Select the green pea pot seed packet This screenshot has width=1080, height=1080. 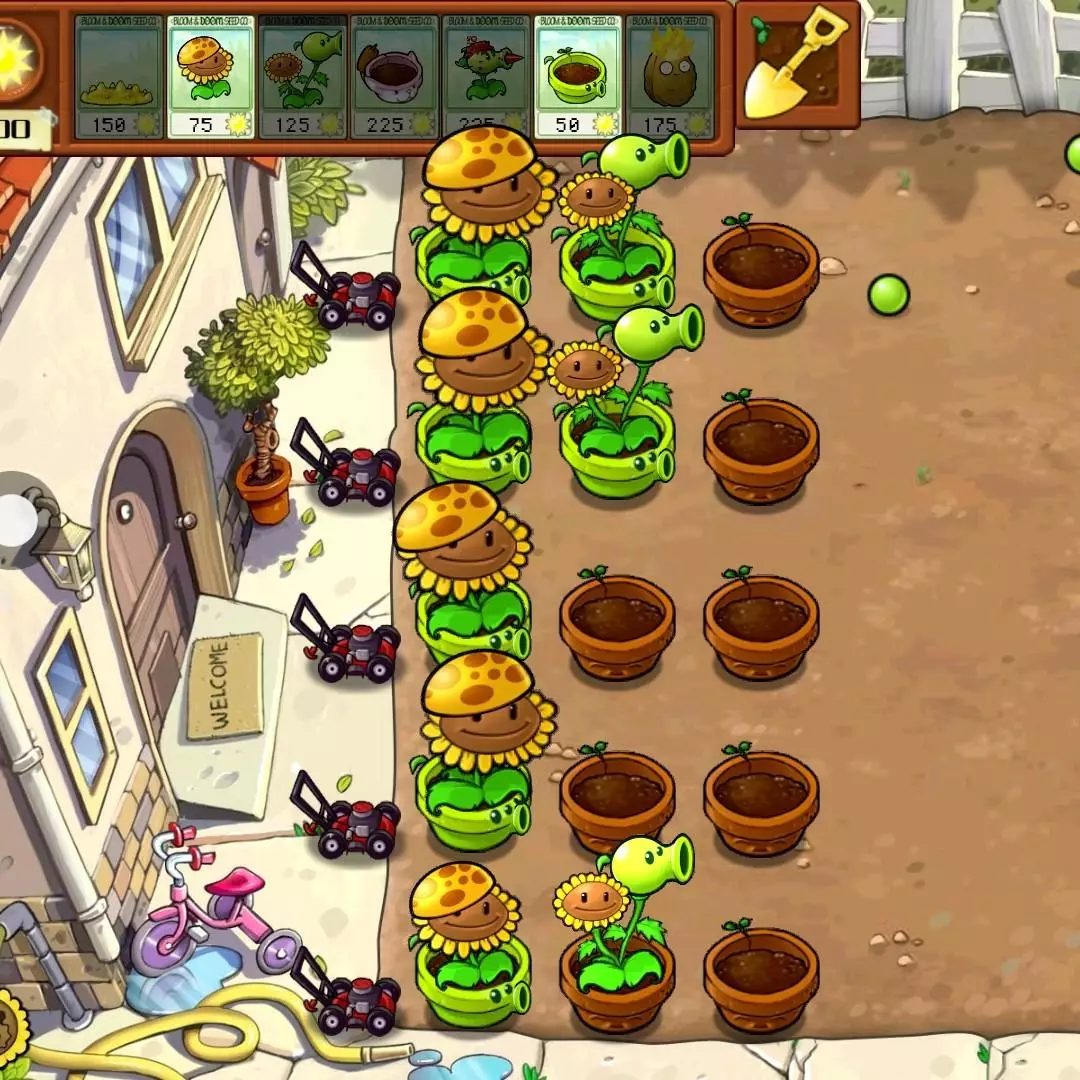coord(578,77)
